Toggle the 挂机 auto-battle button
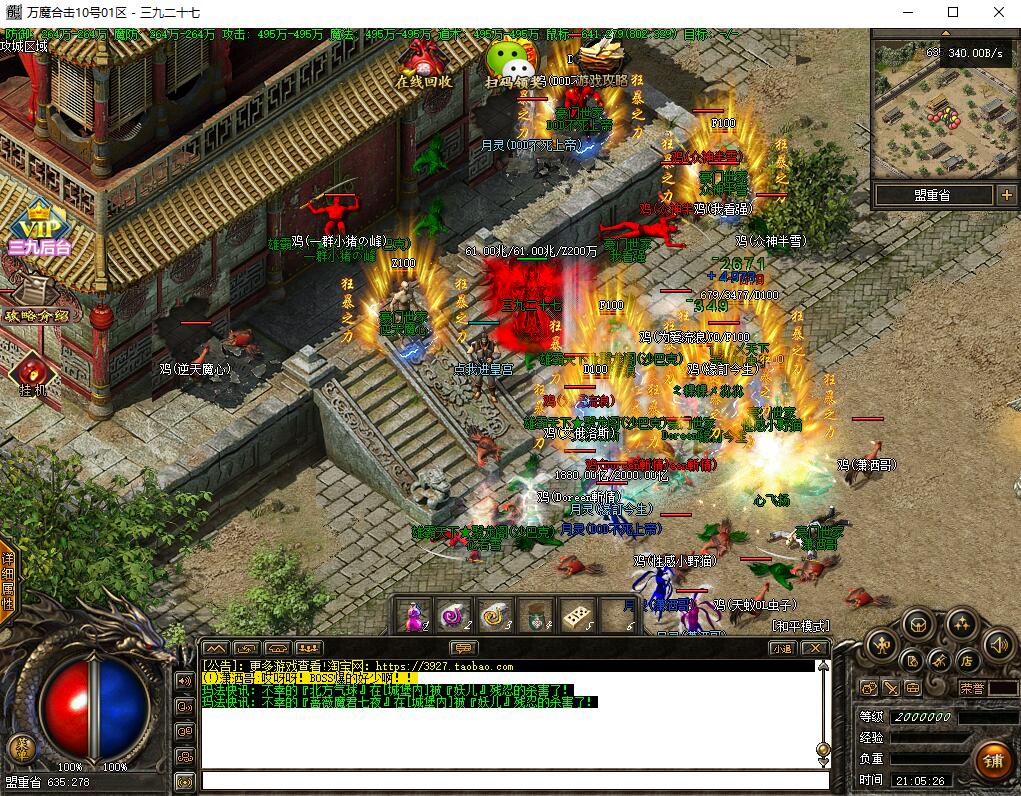Viewport: 1021px width, 796px height. (x=30, y=377)
